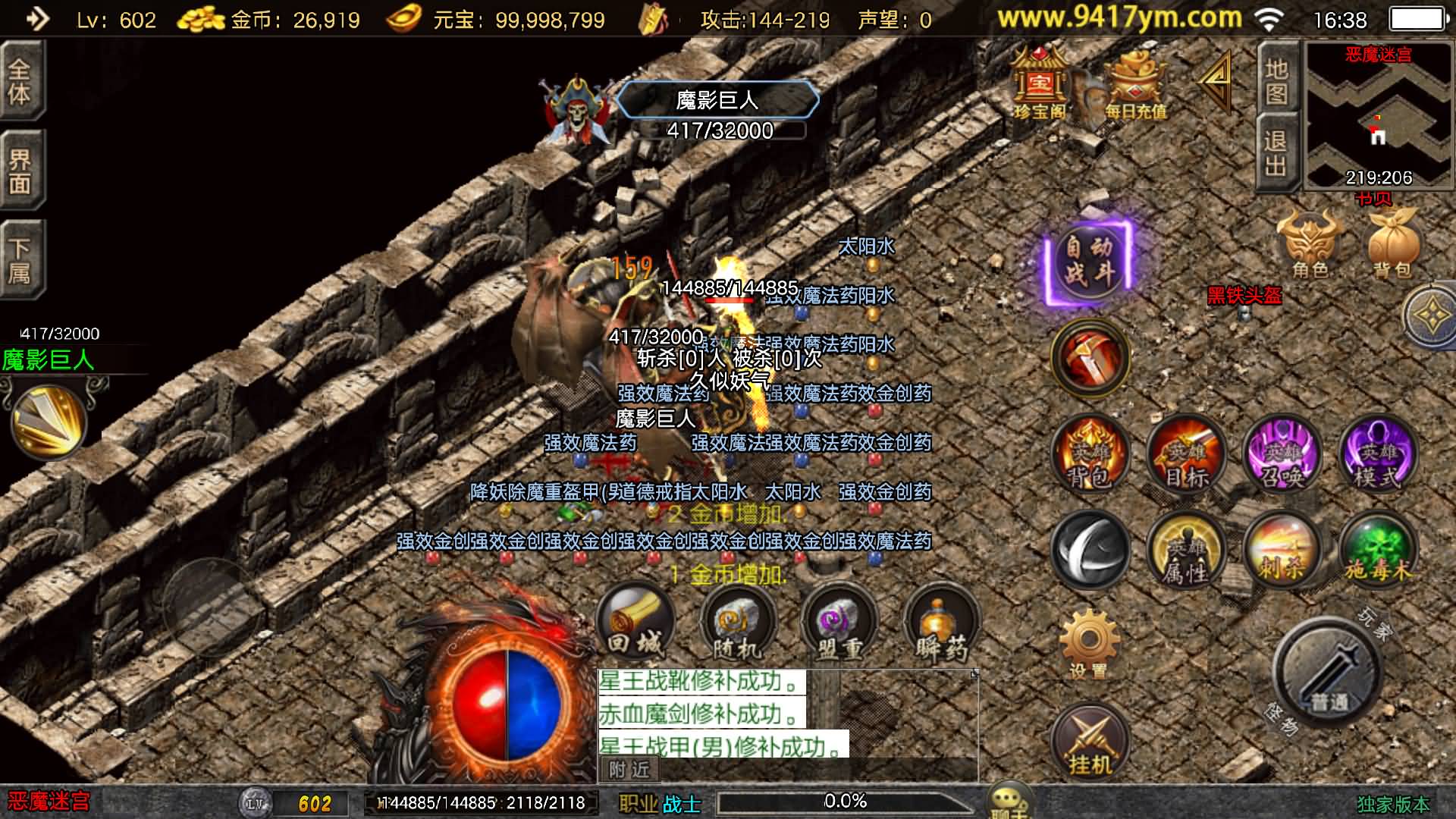The image size is (1456, 819).
Task: Use the 刺杀 skill
Action: point(1282,551)
